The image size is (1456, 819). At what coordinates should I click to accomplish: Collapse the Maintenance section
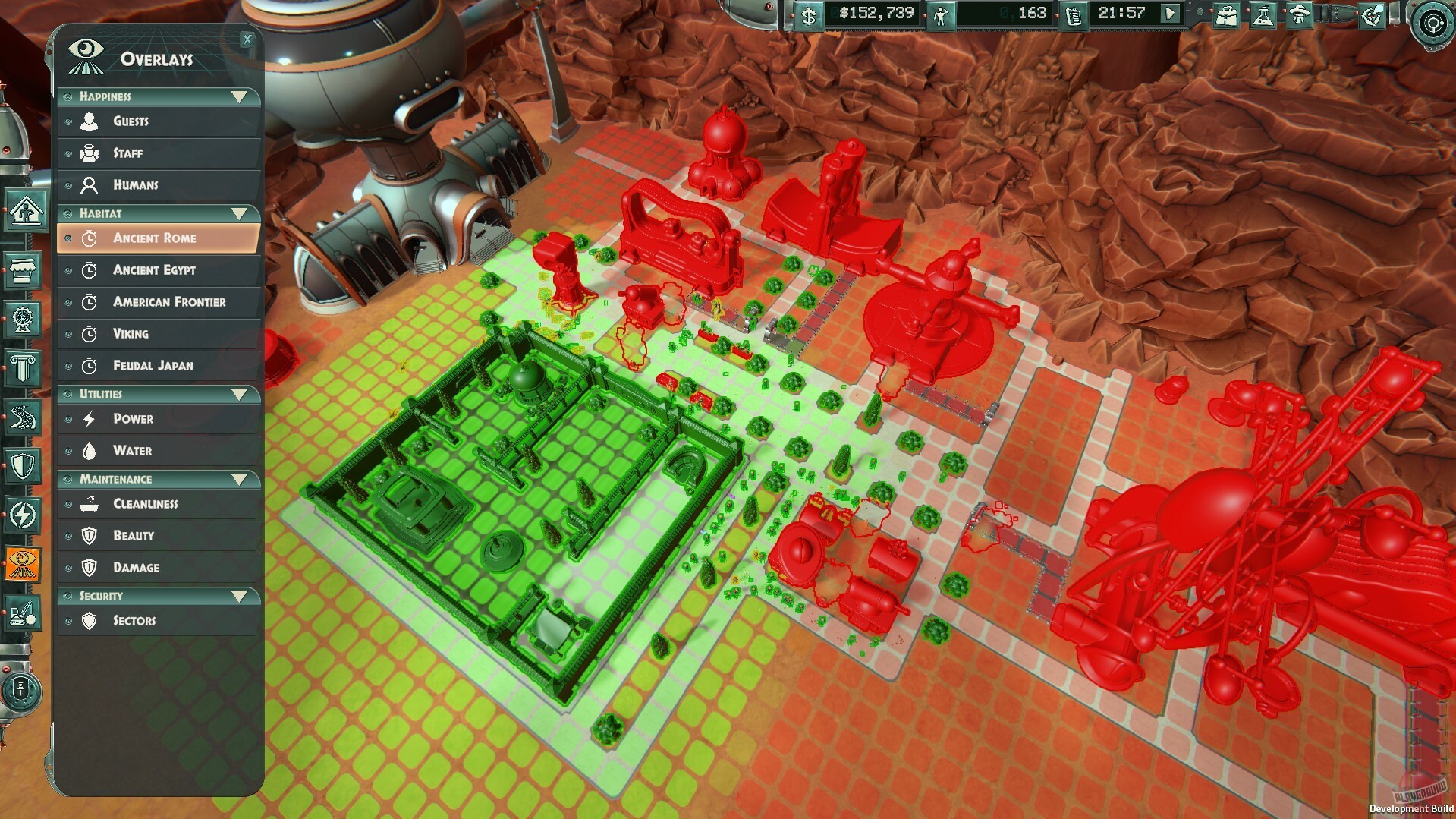(x=241, y=478)
